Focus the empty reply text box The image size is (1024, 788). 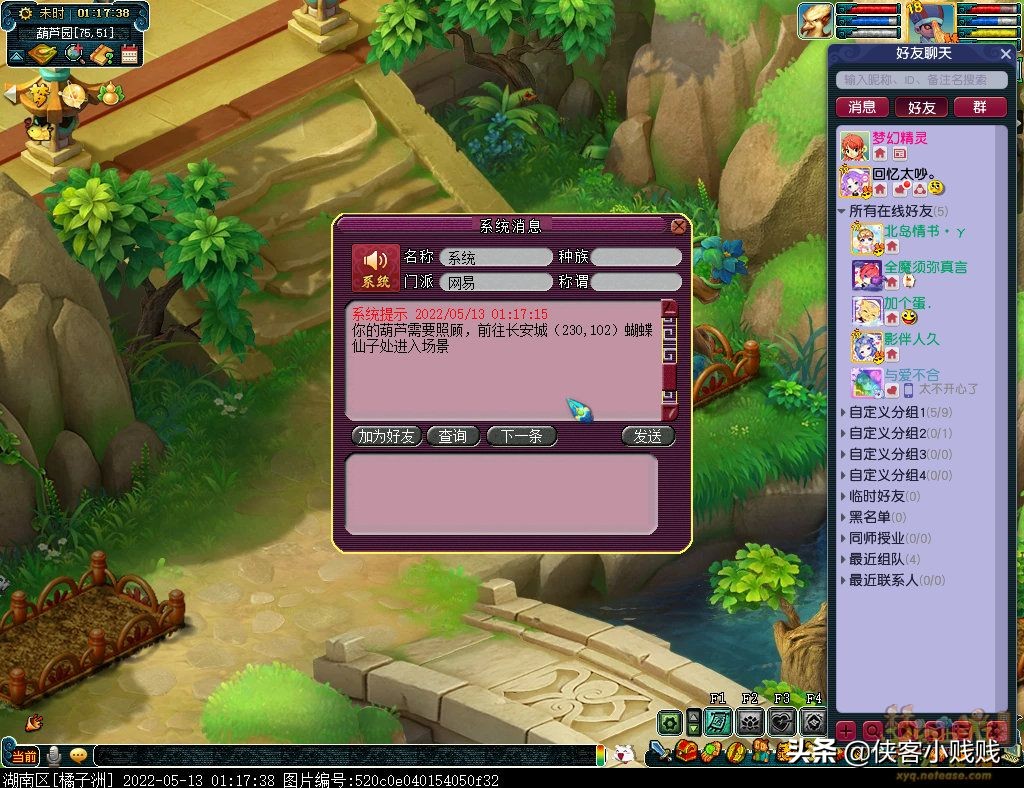[x=501, y=494]
